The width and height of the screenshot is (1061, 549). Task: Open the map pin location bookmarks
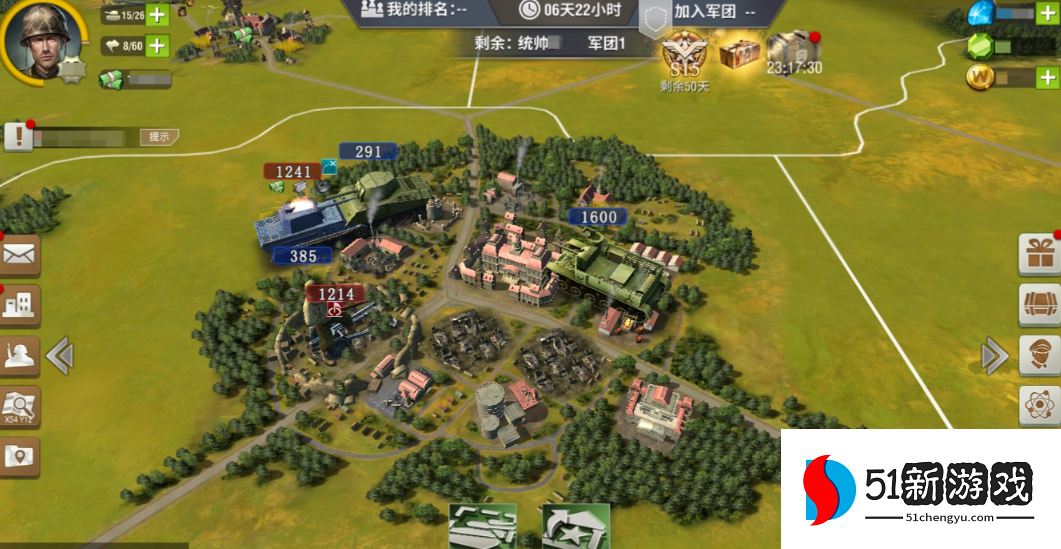coord(19,456)
